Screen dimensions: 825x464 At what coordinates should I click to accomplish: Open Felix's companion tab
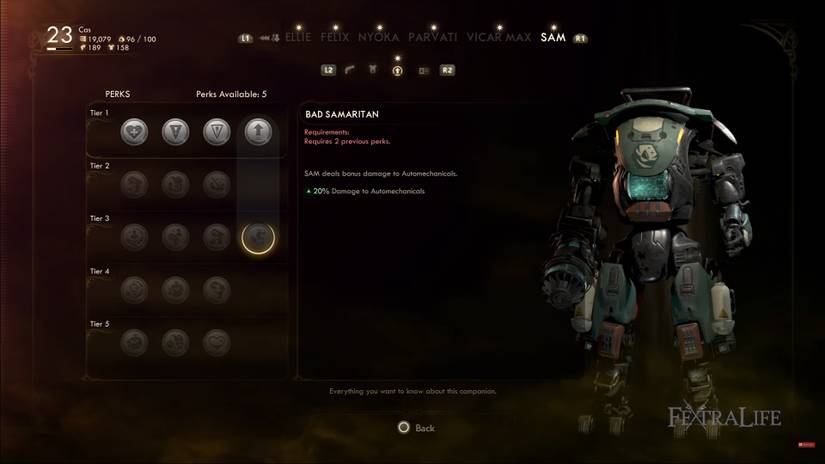point(335,38)
